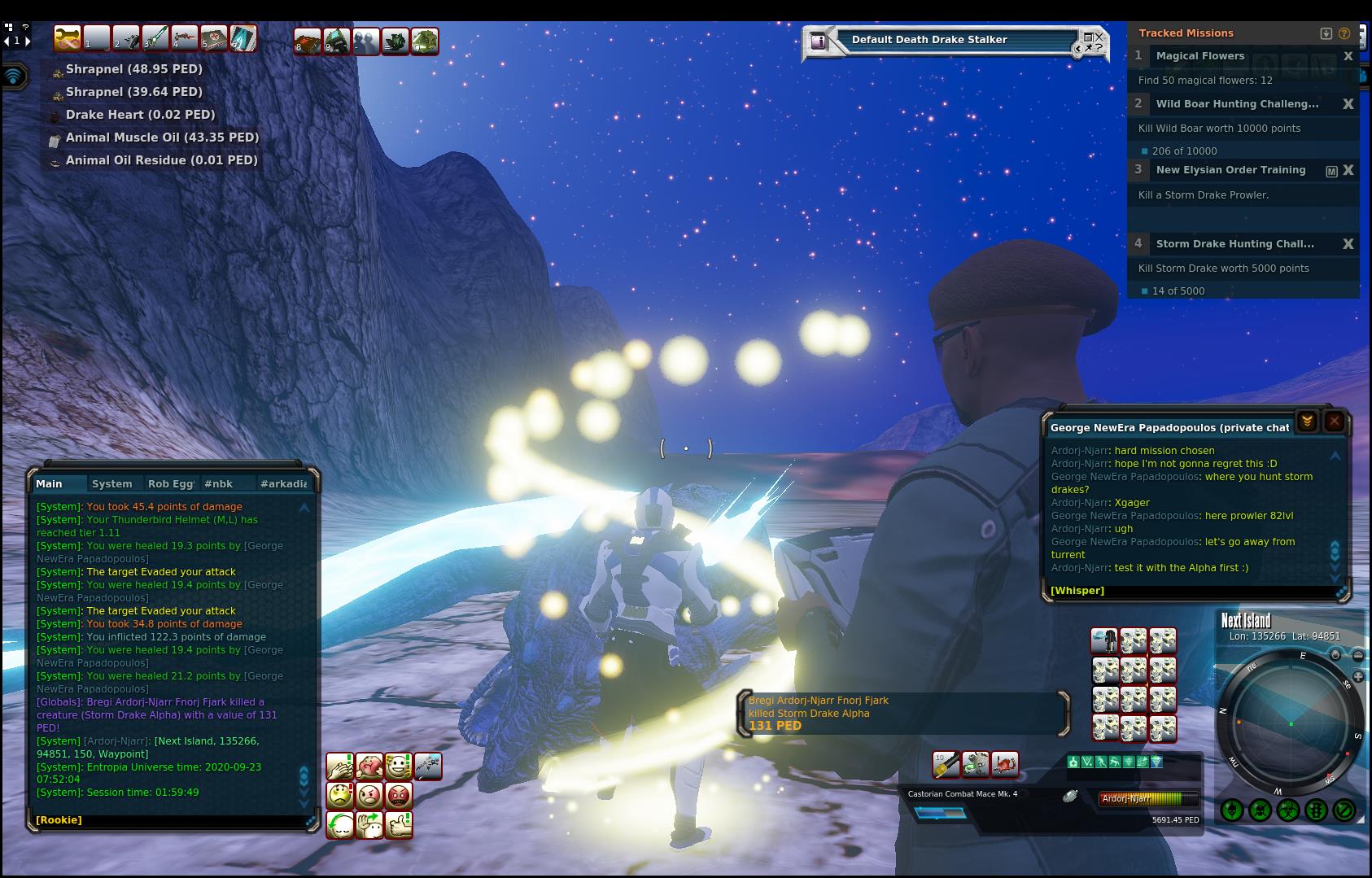
Task: Click the biohazard icon below the radar
Action: click(1288, 810)
